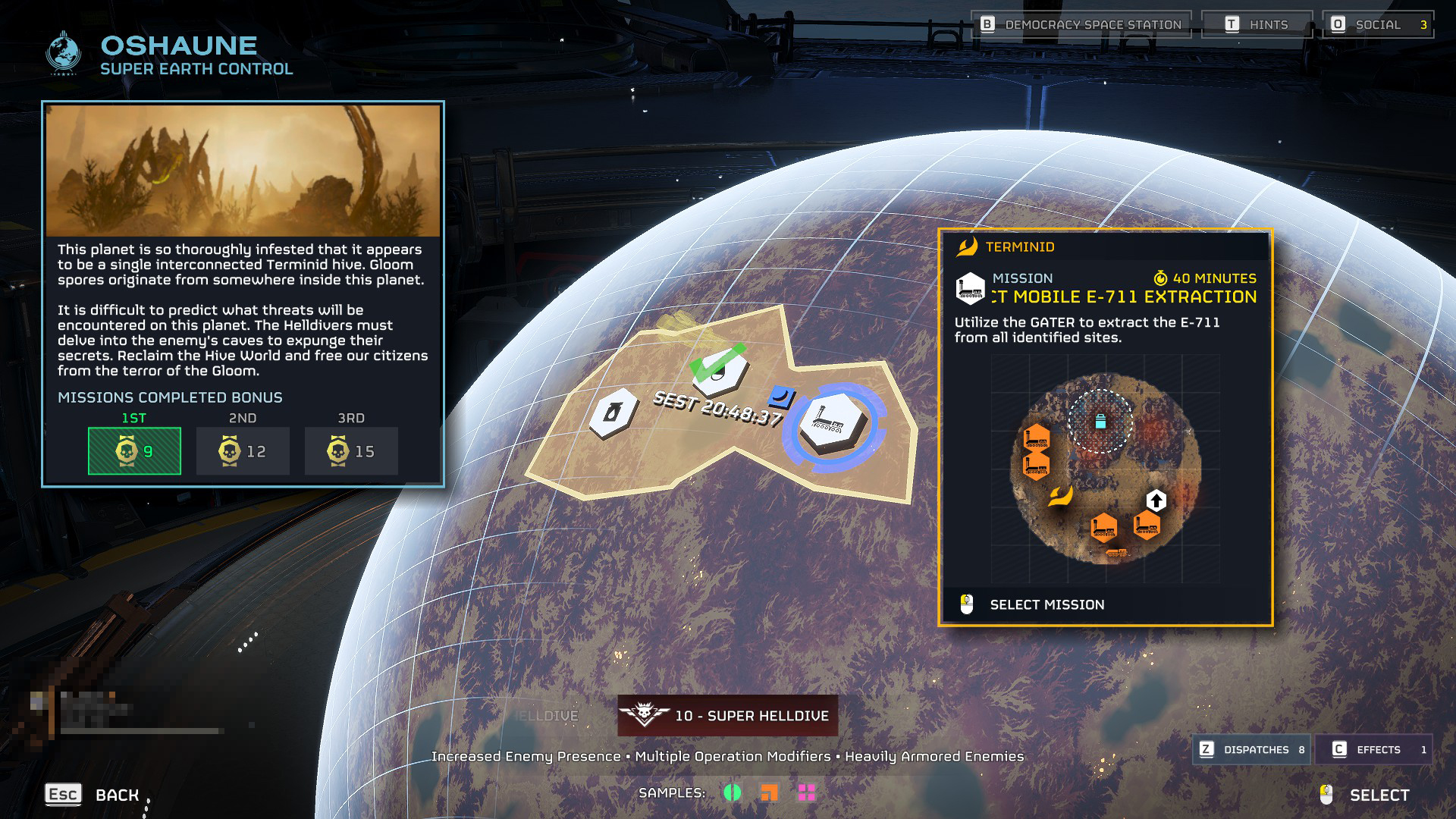Go back to the previous screen

93,795
